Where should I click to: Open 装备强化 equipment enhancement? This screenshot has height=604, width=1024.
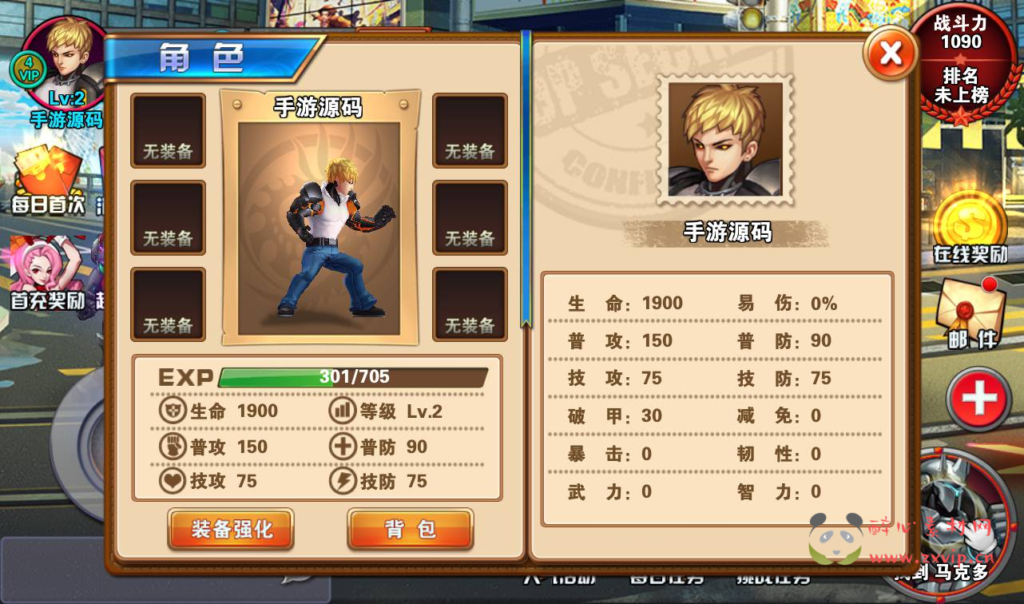[231, 529]
